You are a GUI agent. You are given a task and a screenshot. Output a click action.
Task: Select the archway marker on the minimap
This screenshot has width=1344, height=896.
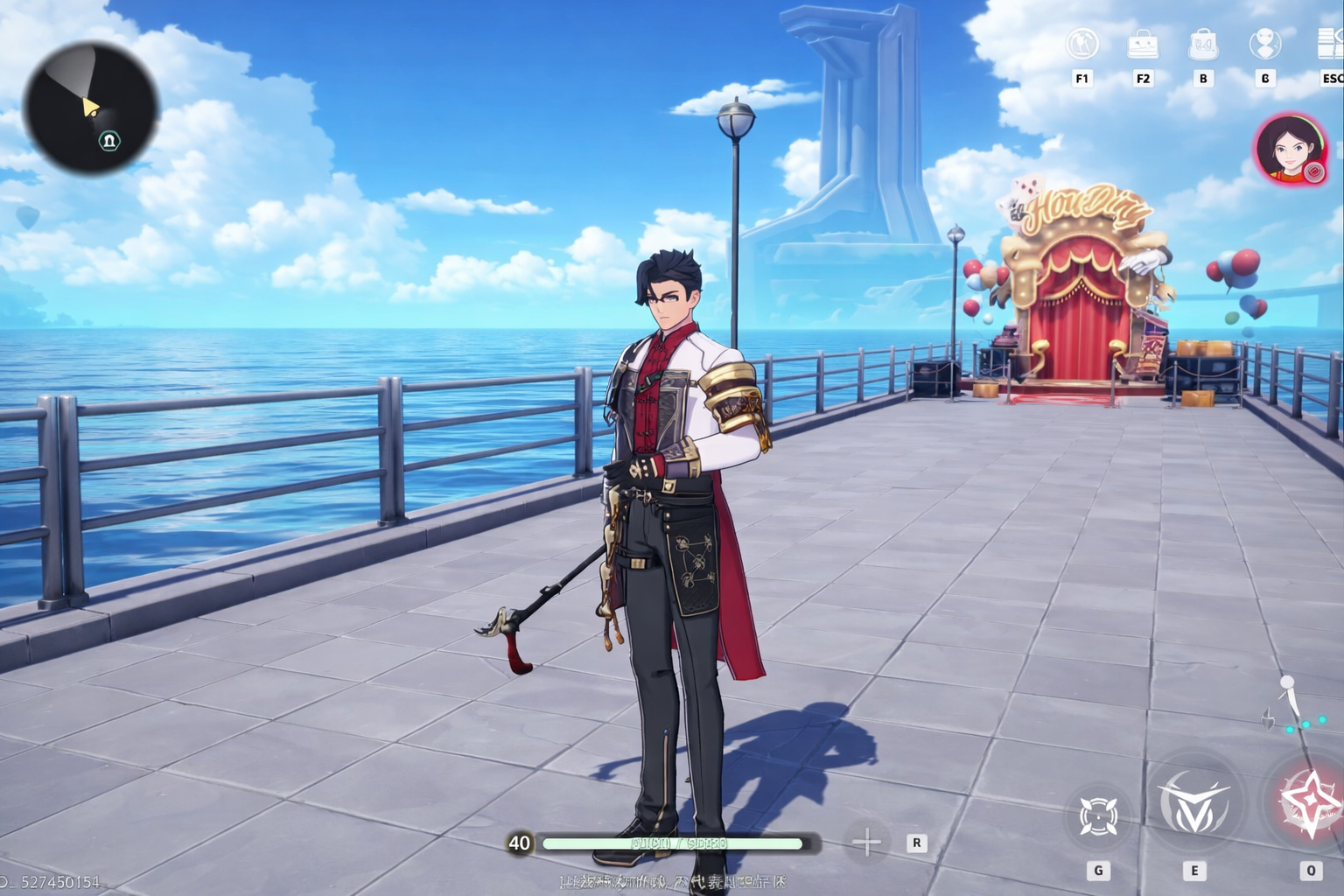pyautogui.click(x=108, y=140)
